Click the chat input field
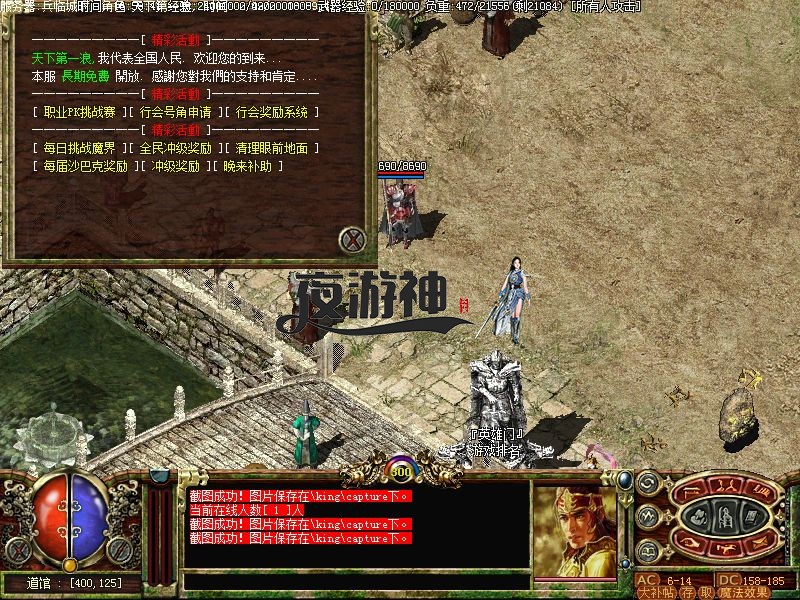 [355, 581]
